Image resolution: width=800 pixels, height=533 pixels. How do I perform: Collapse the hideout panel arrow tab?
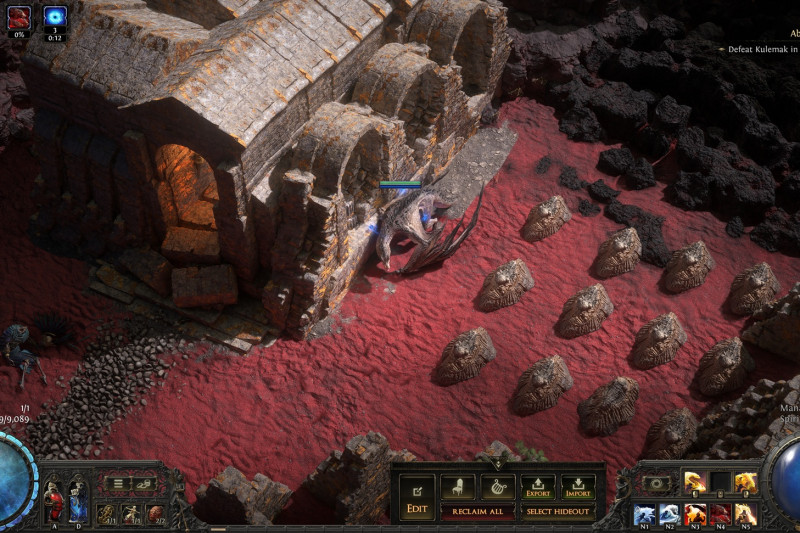coord(497,464)
